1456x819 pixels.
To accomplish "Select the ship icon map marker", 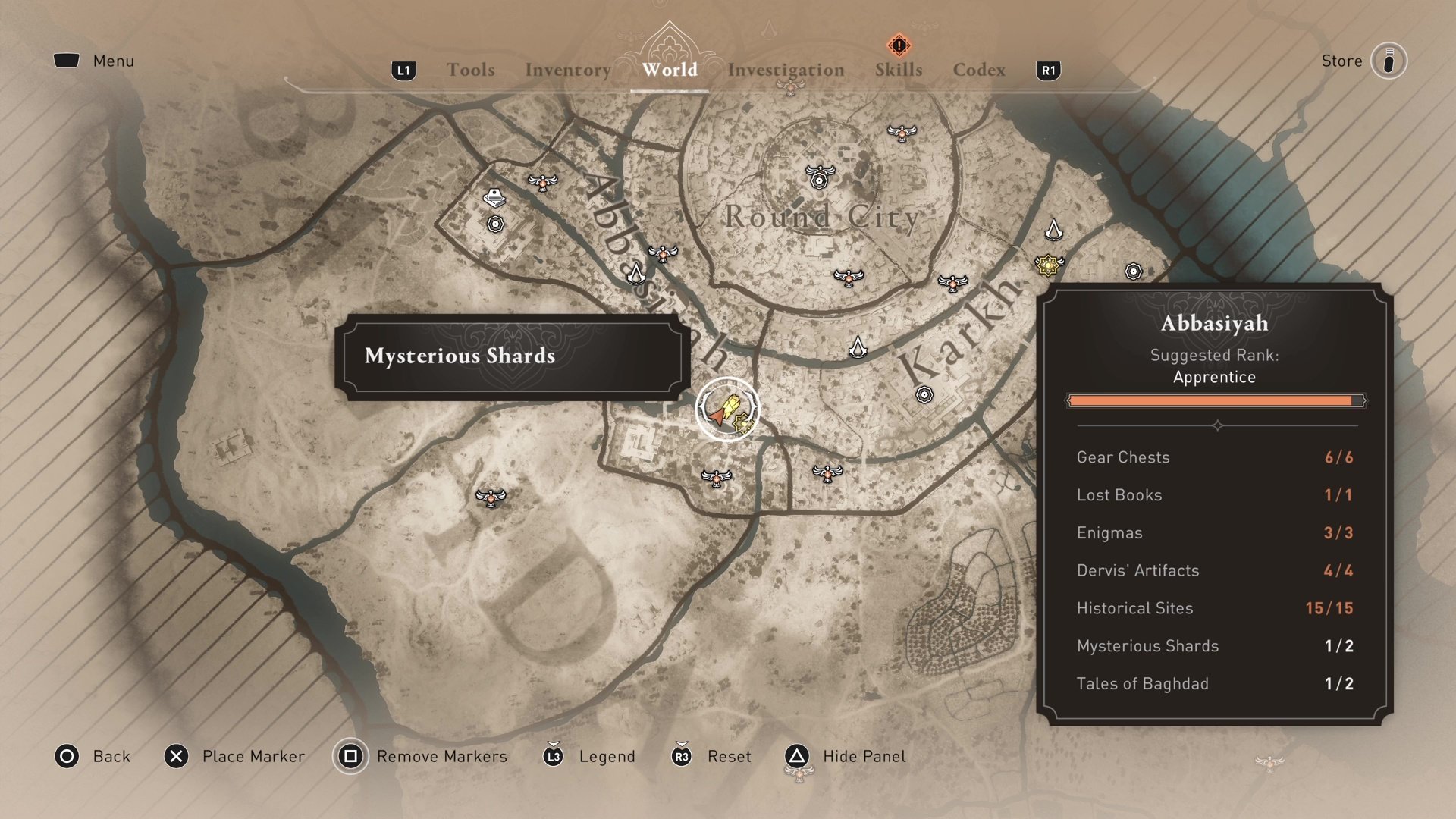I will point(494,198).
